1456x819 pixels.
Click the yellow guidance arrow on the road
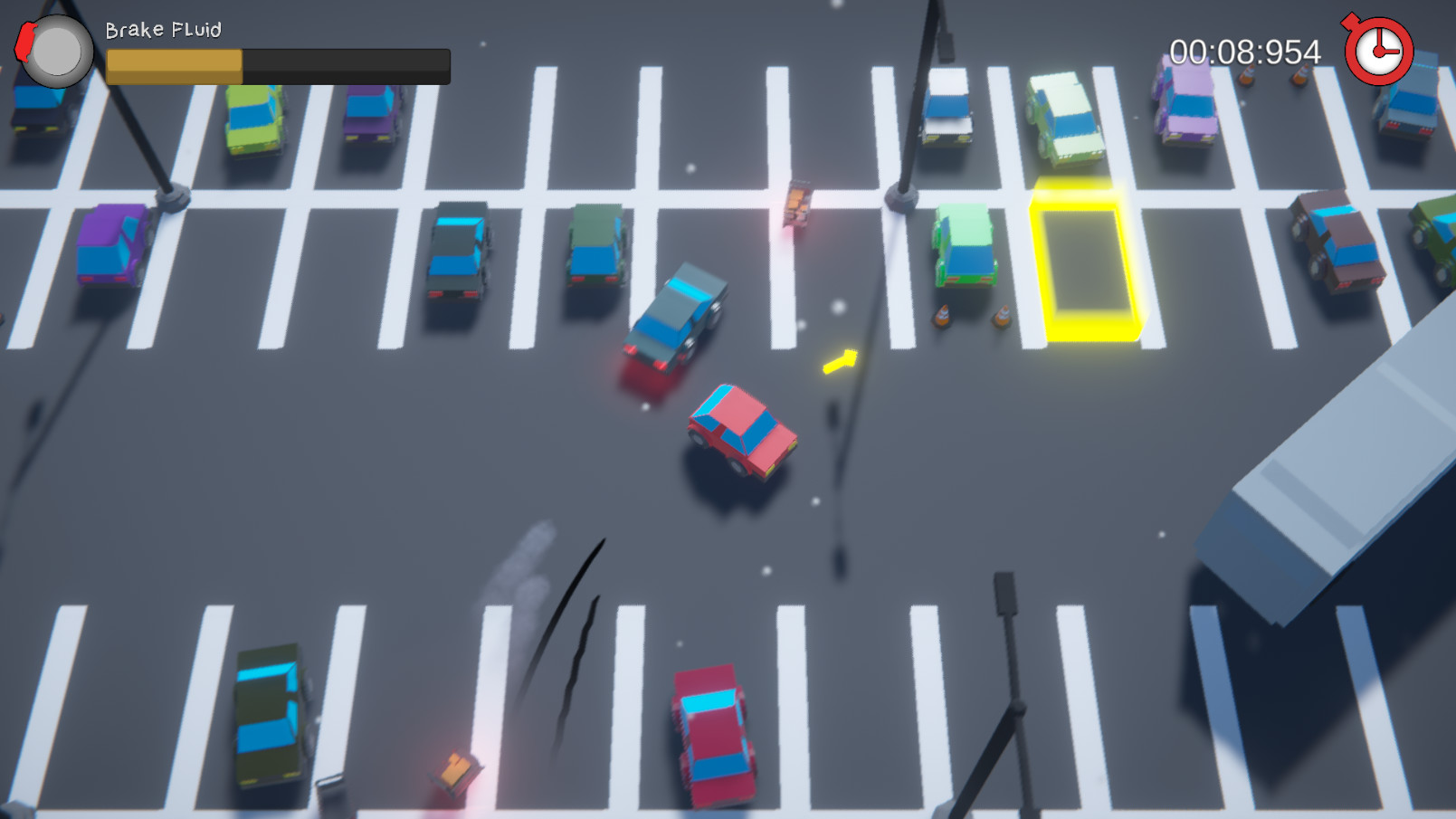pyautogui.click(x=841, y=360)
